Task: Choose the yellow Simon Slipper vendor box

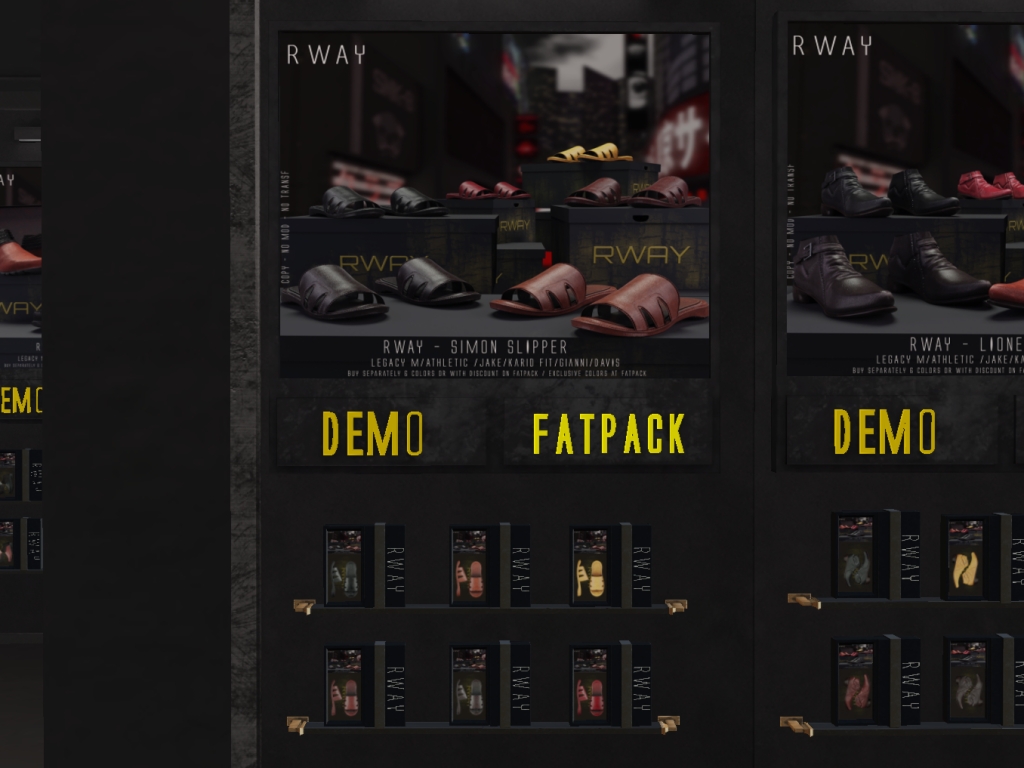Action: tap(590, 567)
